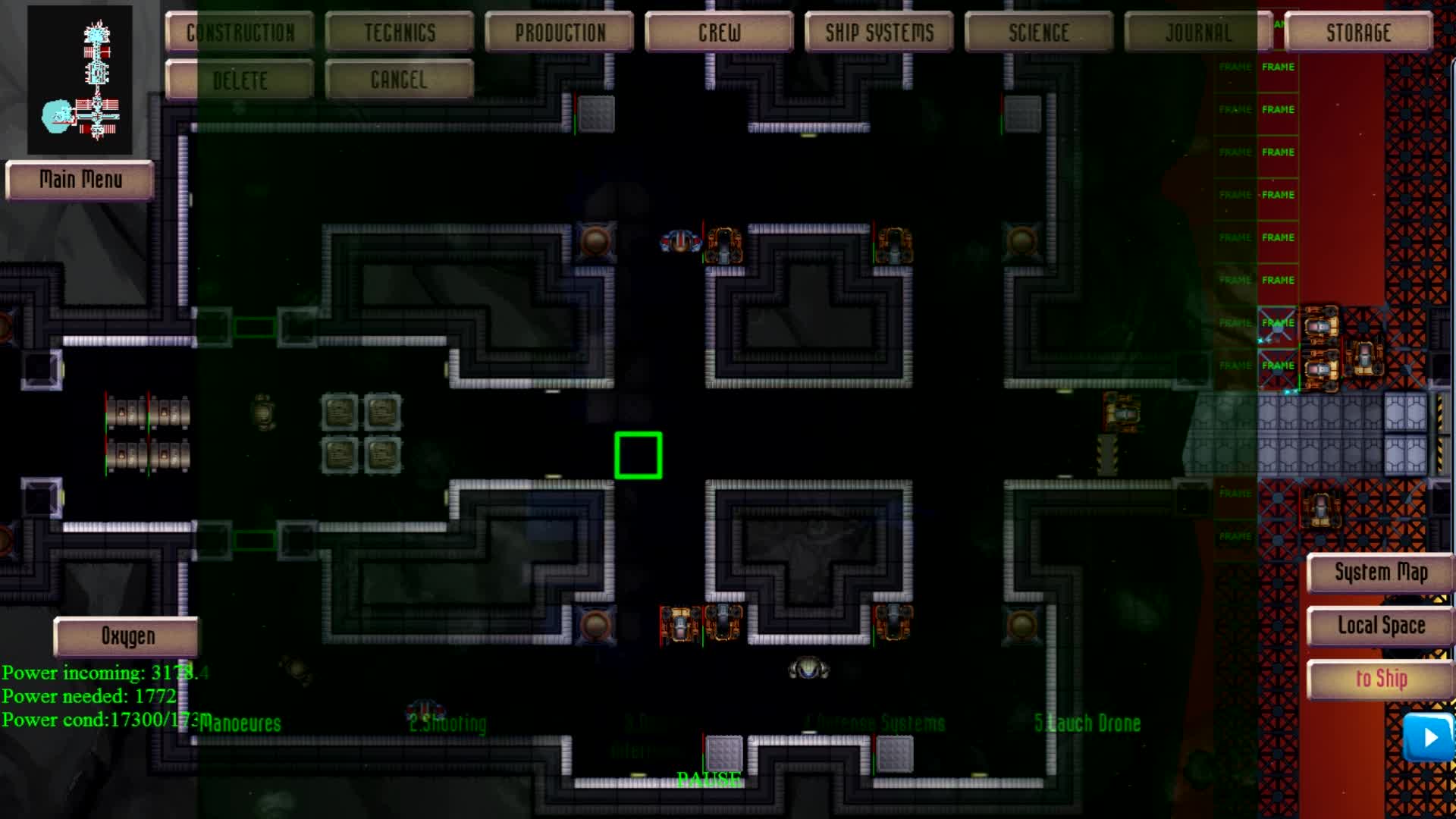
Task: Open the Construction menu
Action: pyautogui.click(x=240, y=32)
